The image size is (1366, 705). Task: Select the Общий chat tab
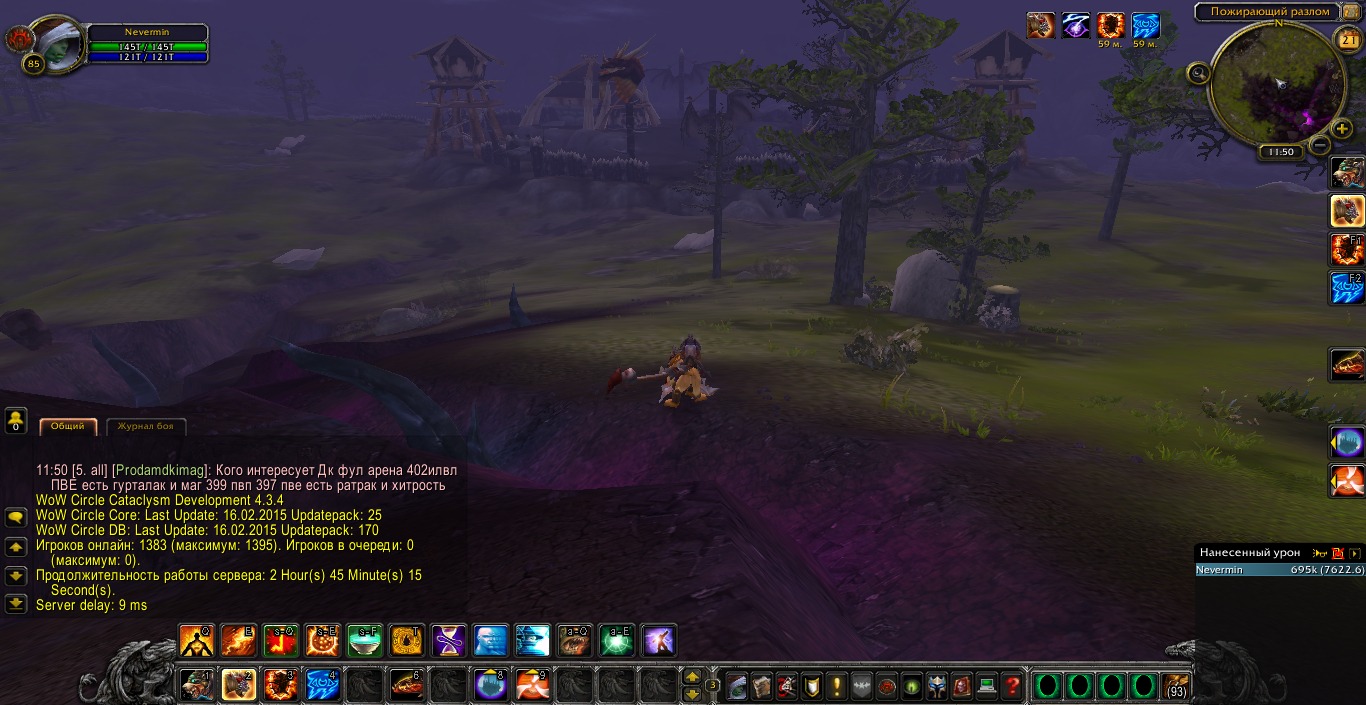pyautogui.click(x=68, y=427)
